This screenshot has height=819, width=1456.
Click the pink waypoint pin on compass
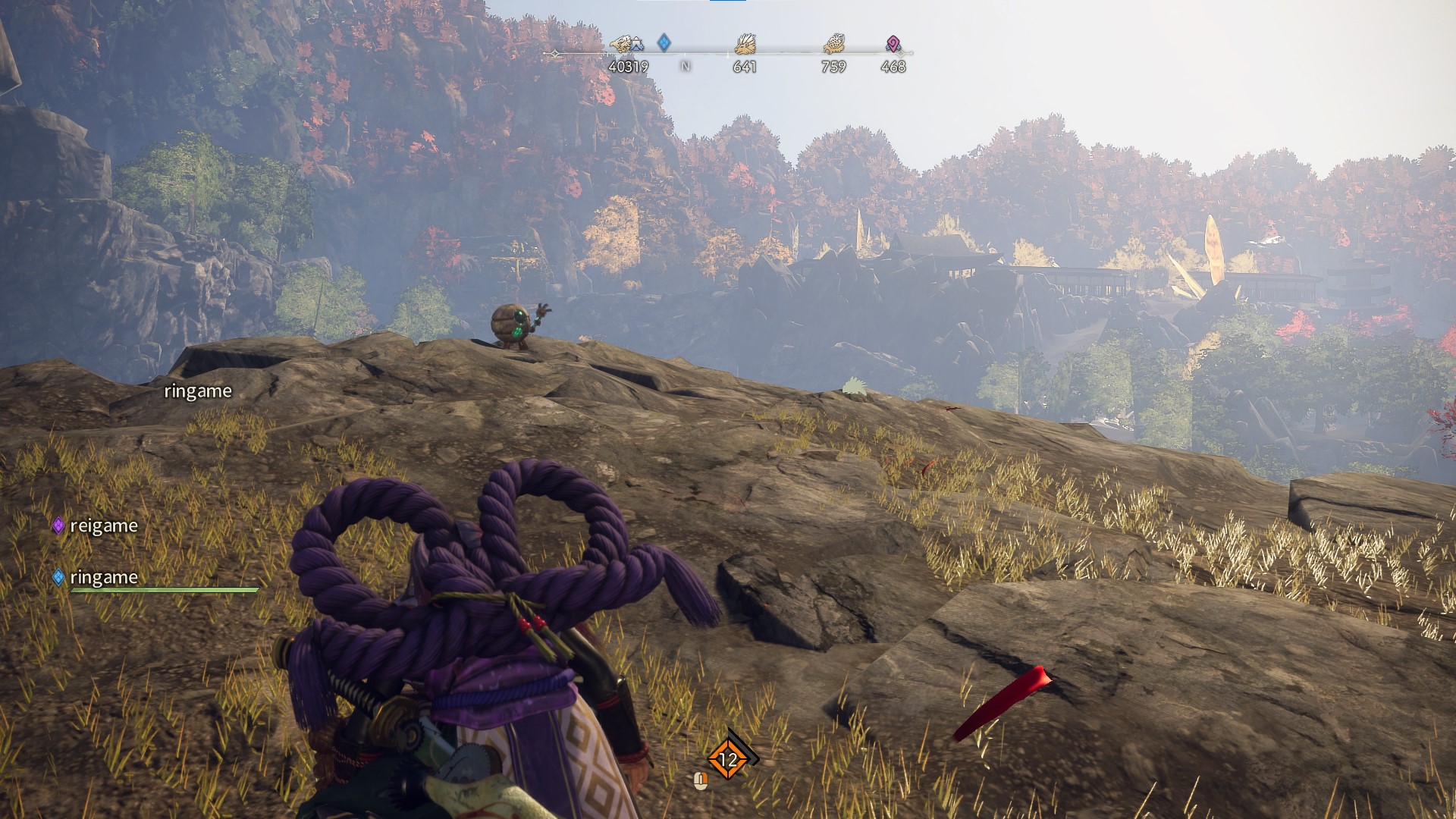[893, 44]
